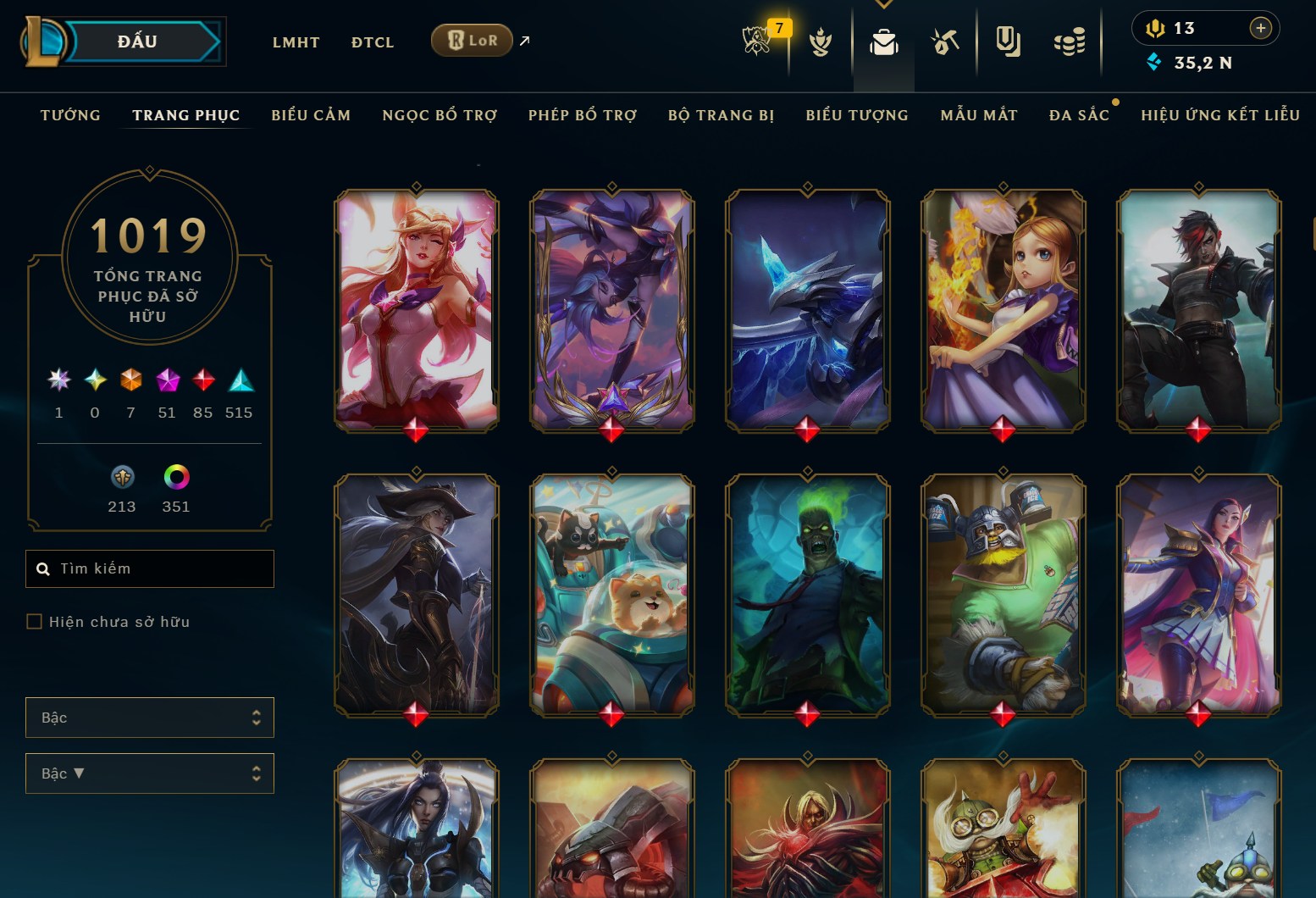Open the collection backpack icon

[883, 42]
